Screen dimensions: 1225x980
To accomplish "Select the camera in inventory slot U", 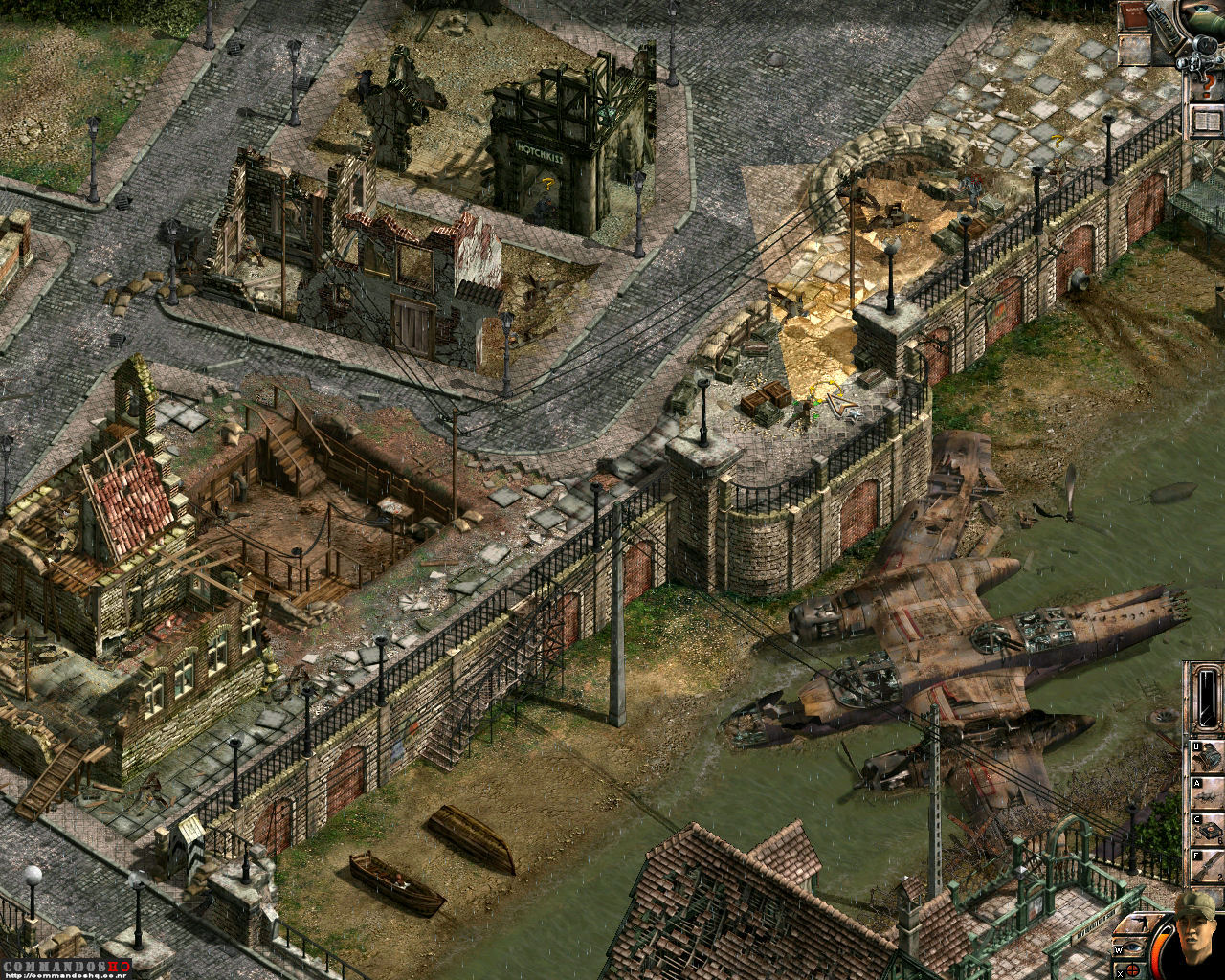I will point(1208,753).
